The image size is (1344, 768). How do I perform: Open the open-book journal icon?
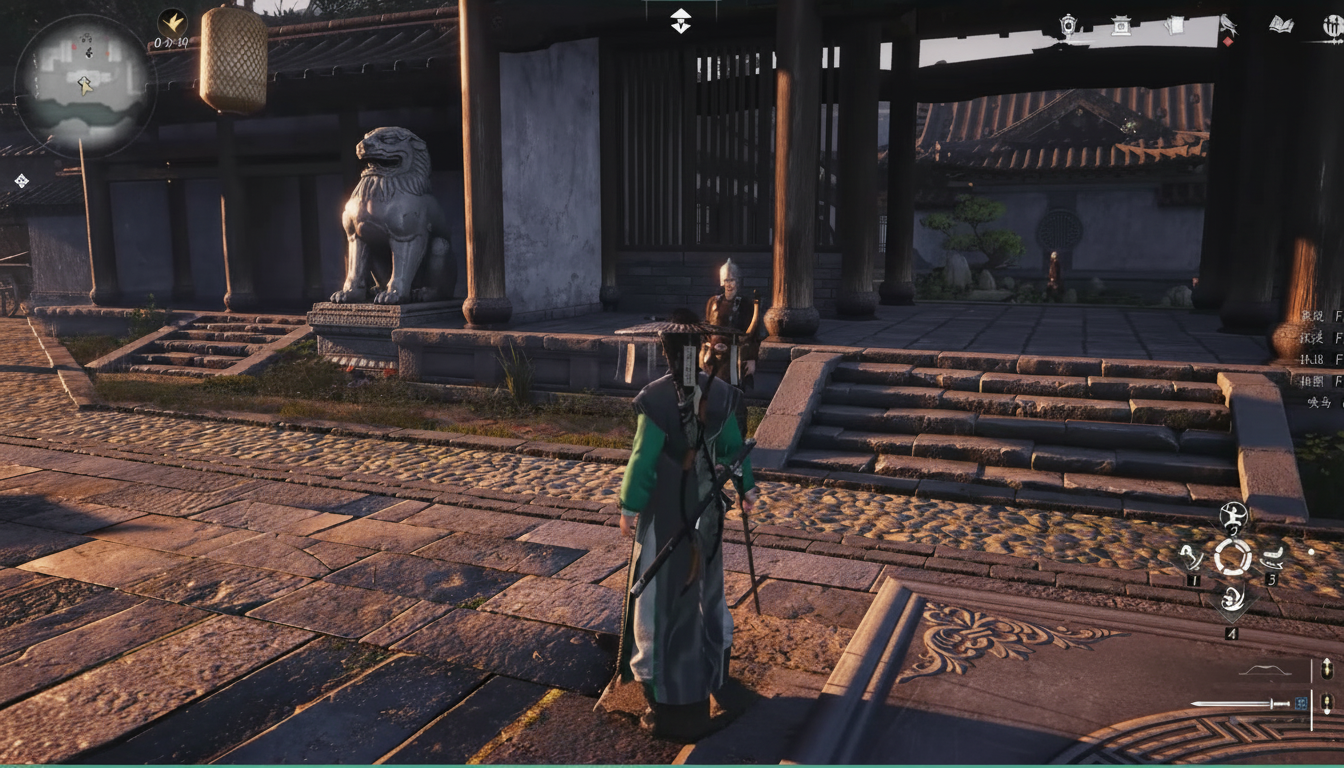(x=1281, y=25)
